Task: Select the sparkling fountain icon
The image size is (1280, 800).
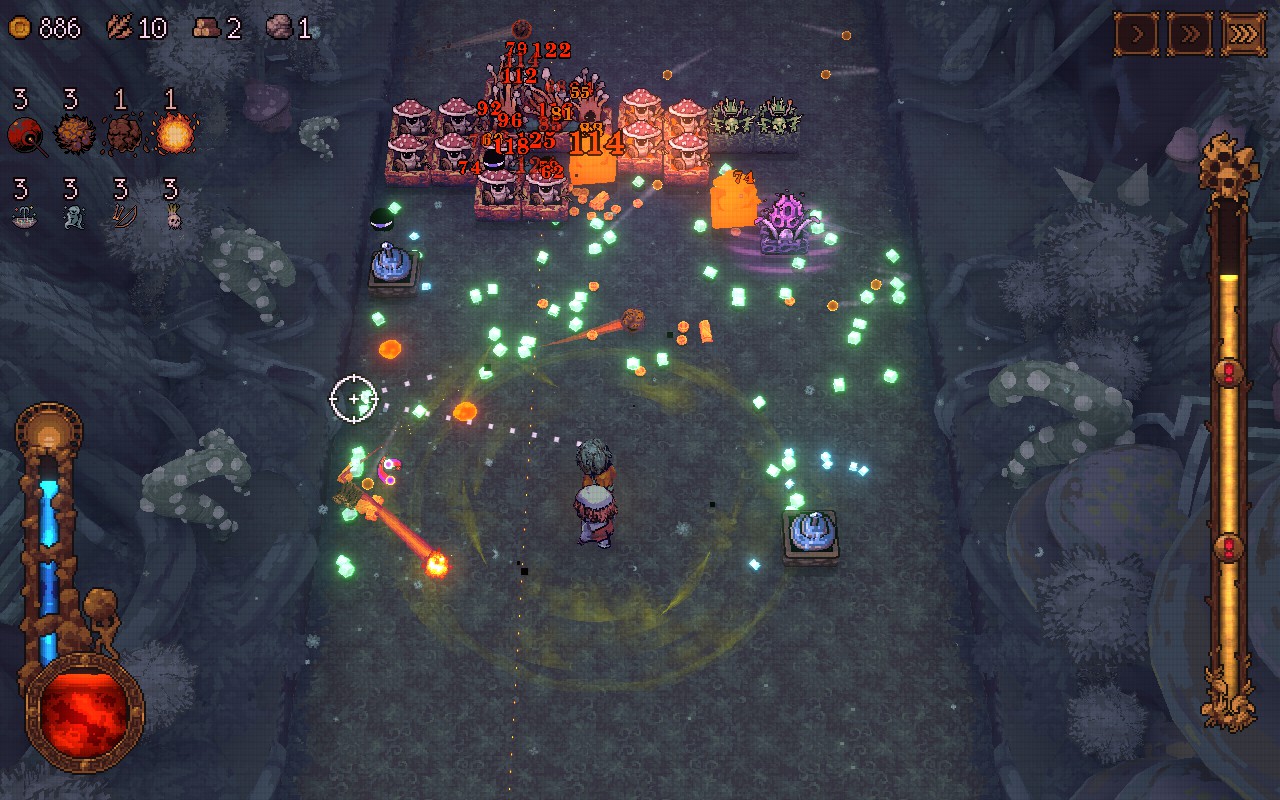Action: coord(25,217)
